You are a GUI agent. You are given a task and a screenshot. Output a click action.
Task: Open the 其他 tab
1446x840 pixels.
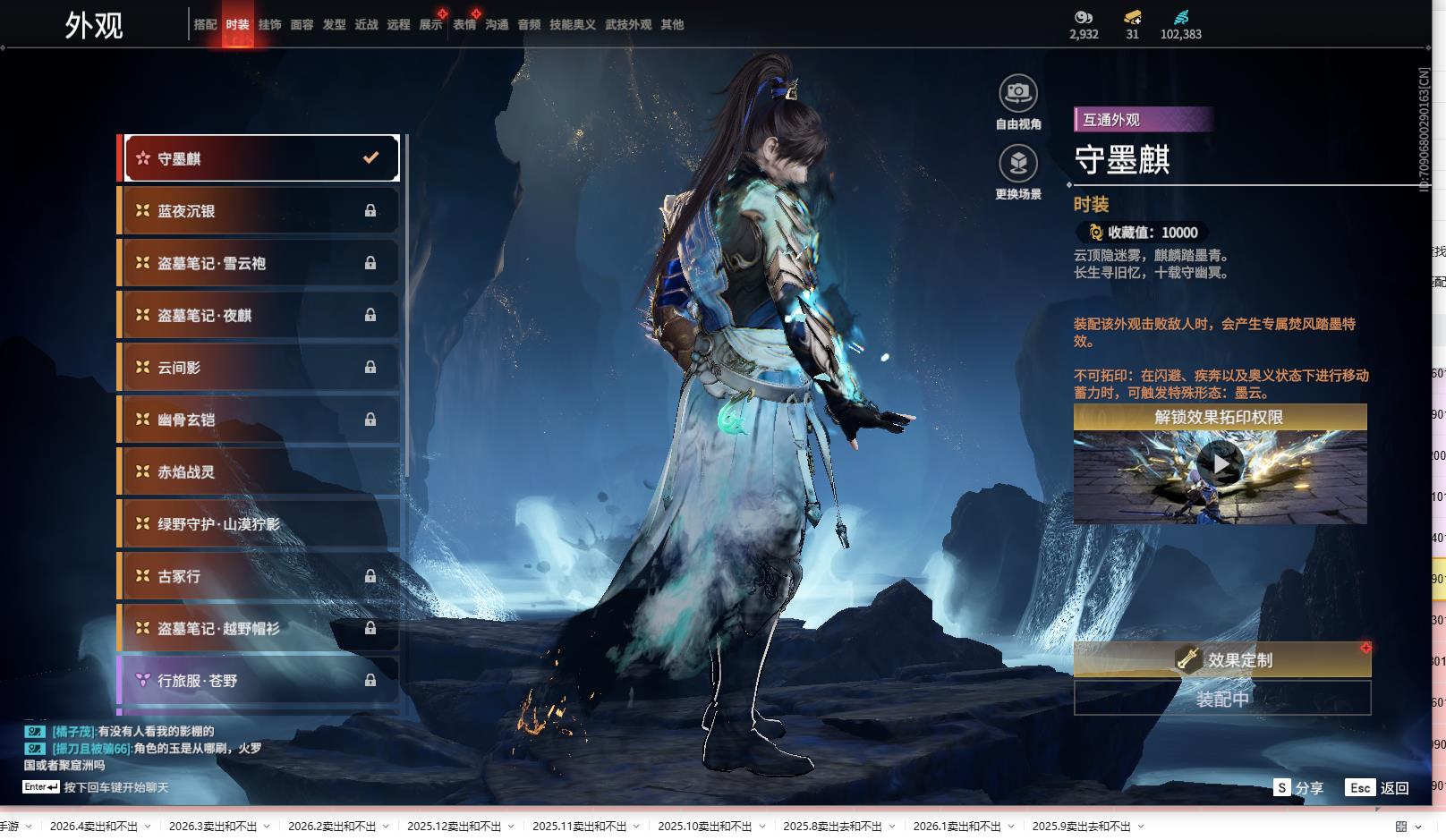pos(672,25)
